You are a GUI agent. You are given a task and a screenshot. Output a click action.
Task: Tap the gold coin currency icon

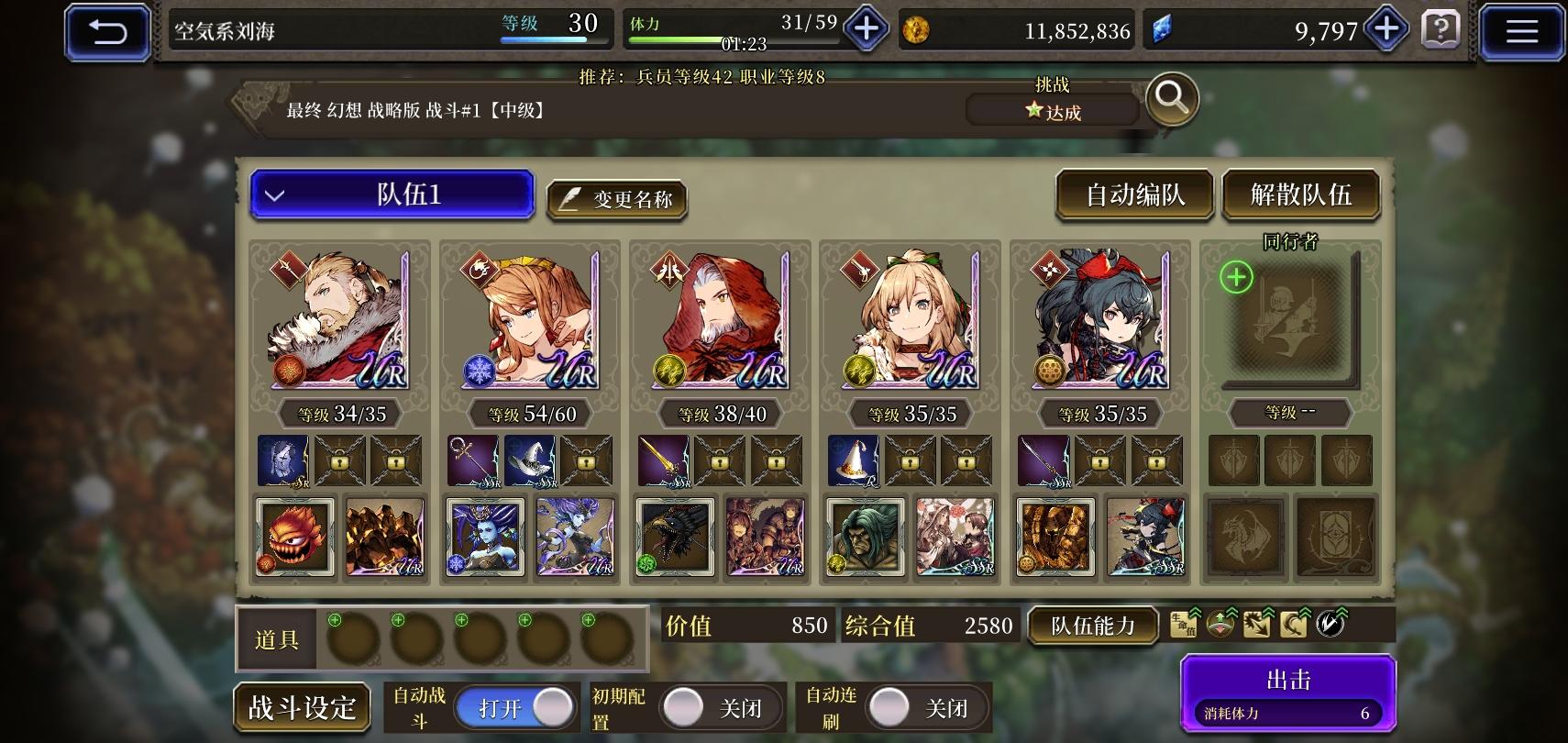coord(916,30)
